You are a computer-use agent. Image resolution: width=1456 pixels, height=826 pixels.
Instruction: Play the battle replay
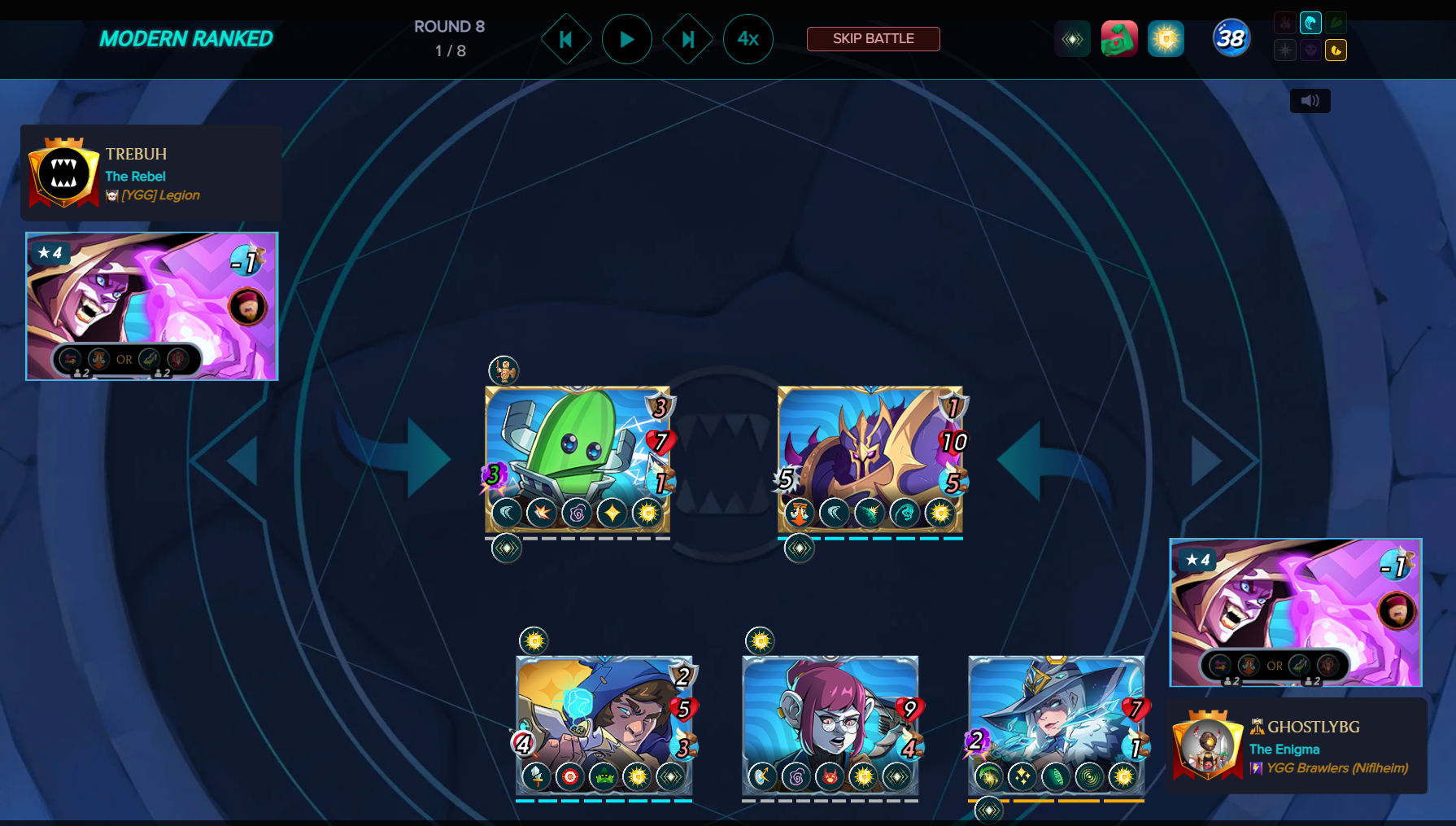(x=626, y=39)
